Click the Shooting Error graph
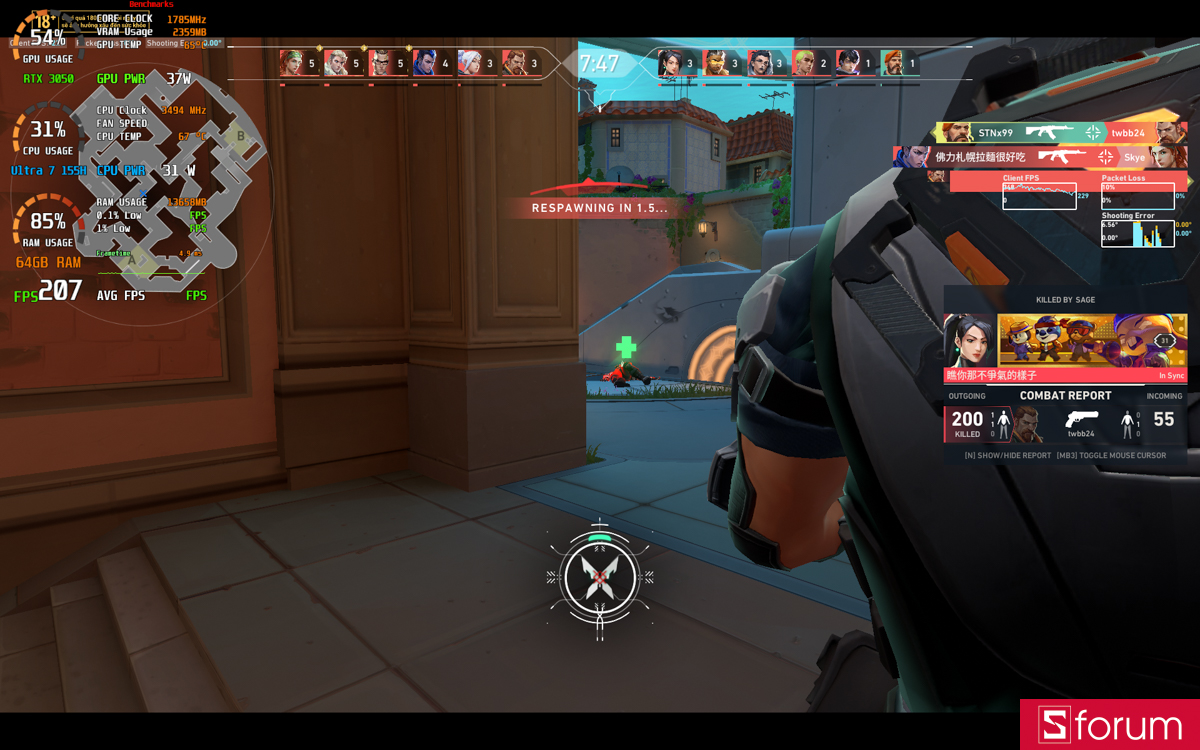The image size is (1200, 750). [1138, 233]
